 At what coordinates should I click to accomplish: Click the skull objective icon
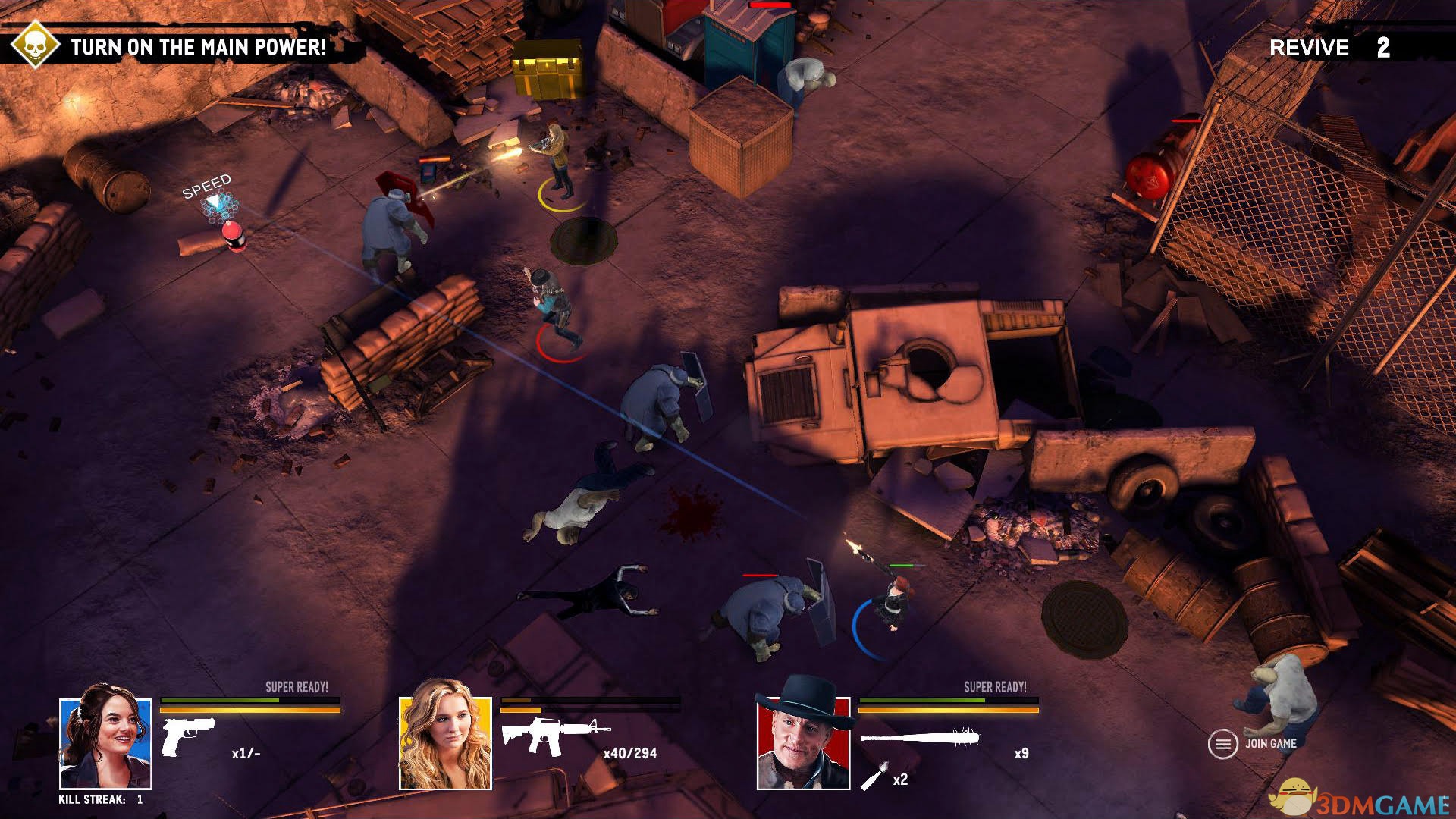(35, 45)
